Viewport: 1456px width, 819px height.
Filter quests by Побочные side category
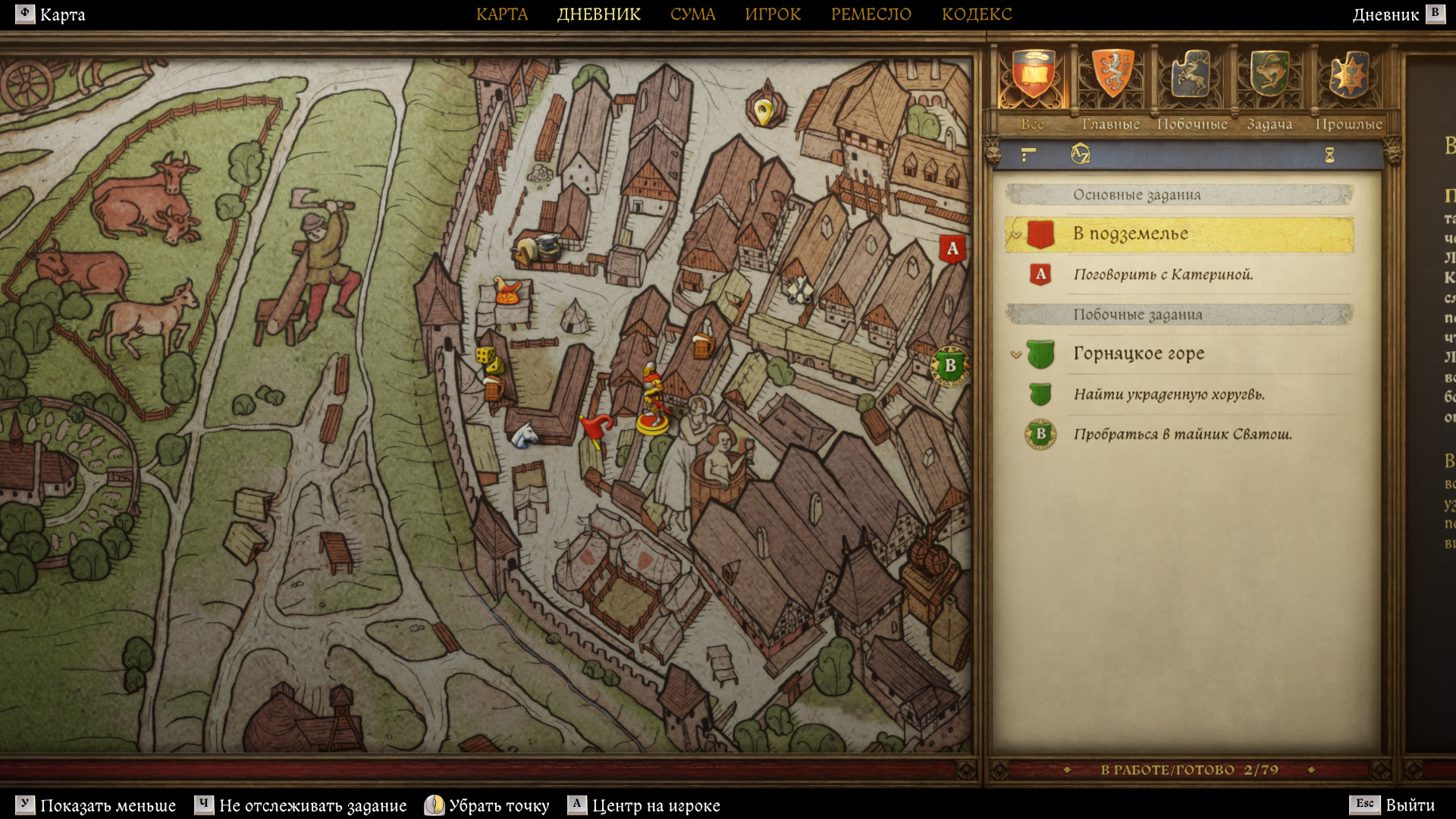[x=1191, y=76]
